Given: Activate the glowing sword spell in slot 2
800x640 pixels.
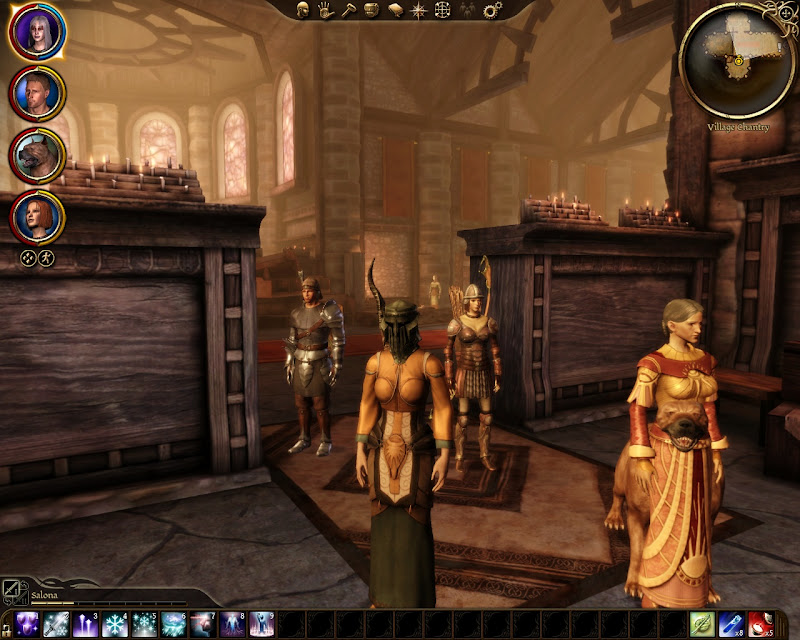Looking at the screenshot, I should (56, 626).
